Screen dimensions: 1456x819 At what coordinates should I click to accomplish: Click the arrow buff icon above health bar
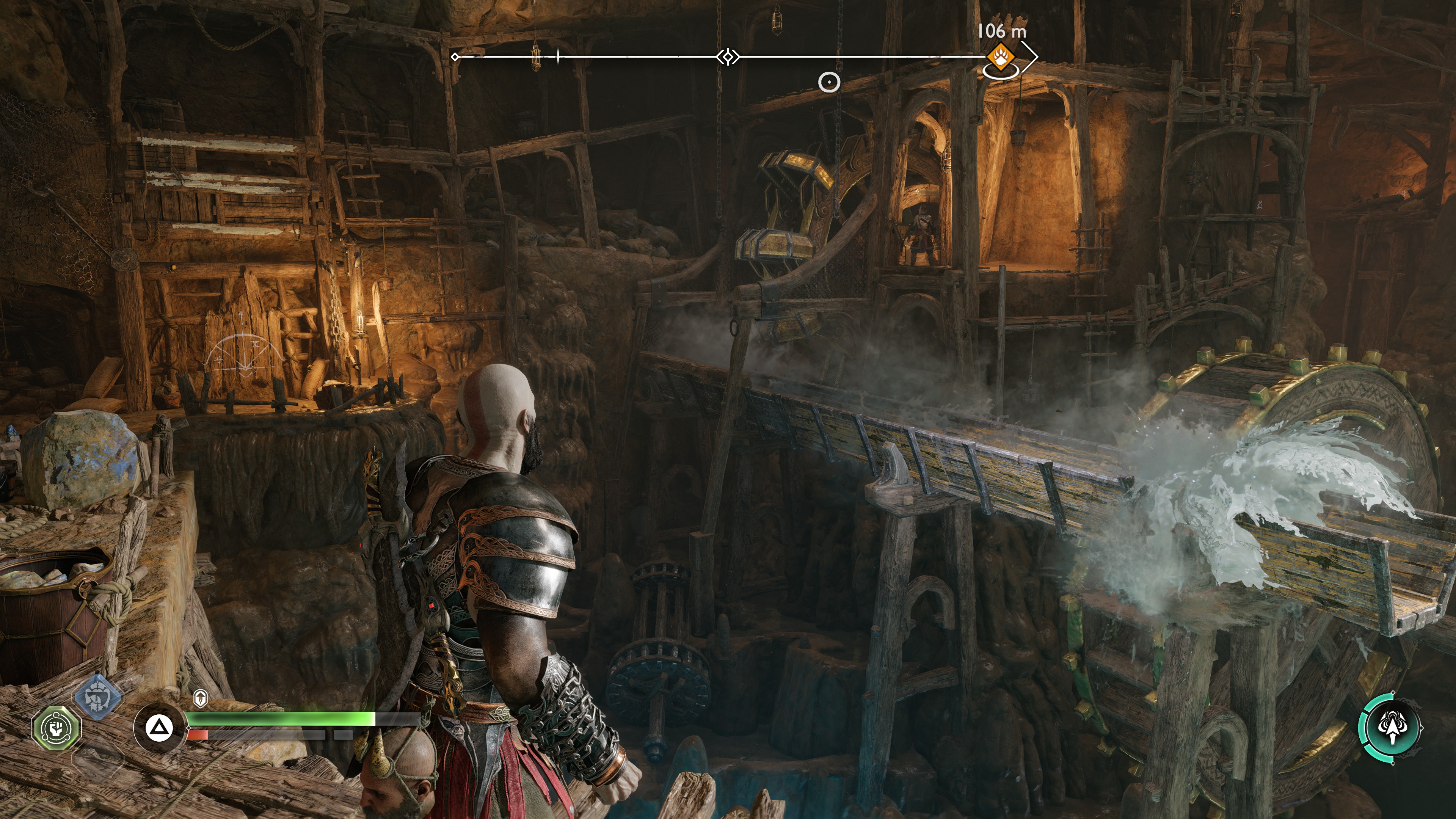[x=200, y=698]
